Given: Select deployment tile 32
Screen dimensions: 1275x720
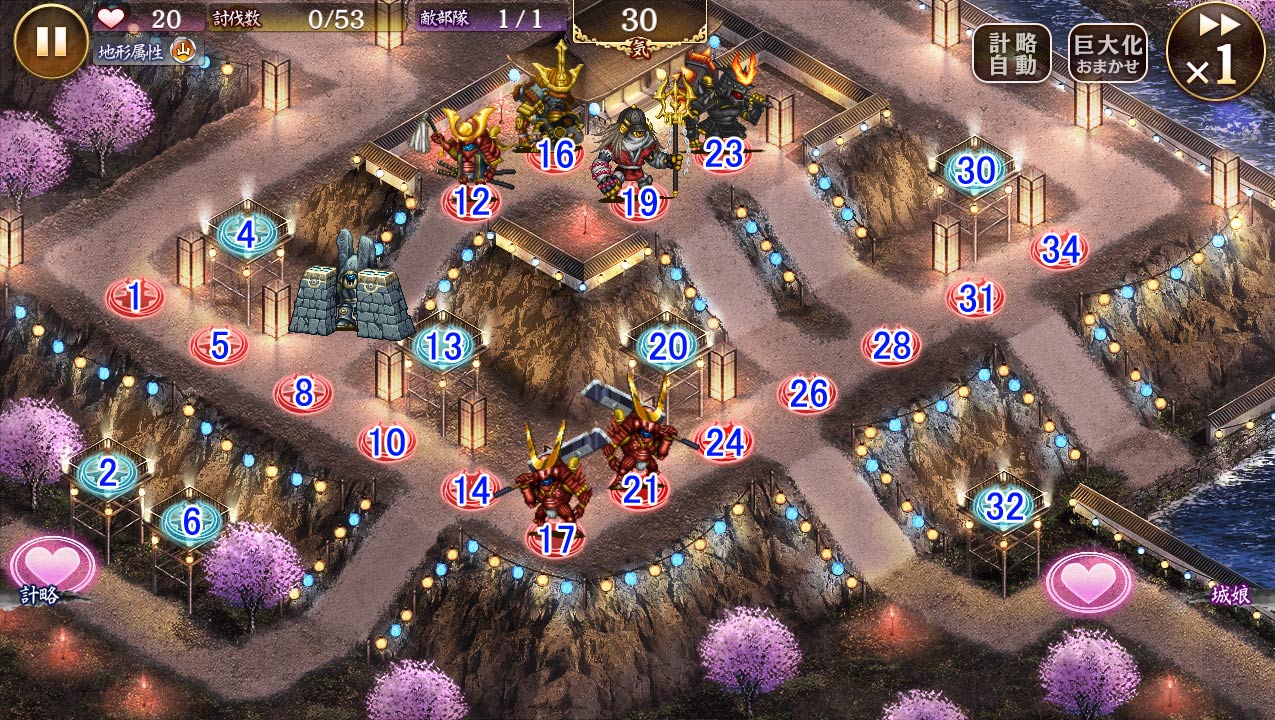Looking at the screenshot, I should pos(1004,507).
